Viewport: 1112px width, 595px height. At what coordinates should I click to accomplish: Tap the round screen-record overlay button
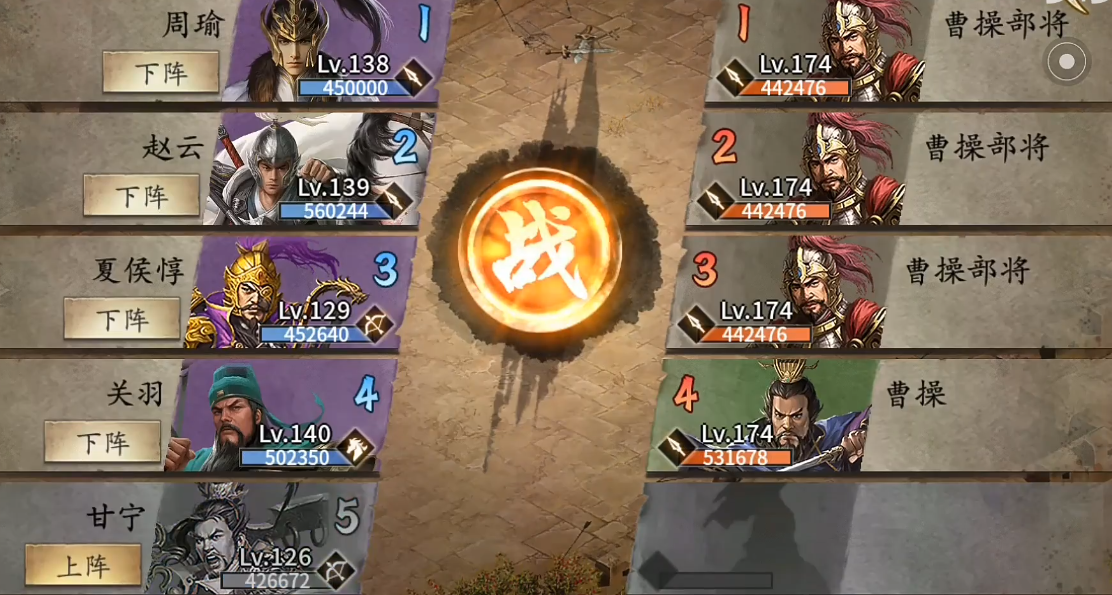(1067, 62)
